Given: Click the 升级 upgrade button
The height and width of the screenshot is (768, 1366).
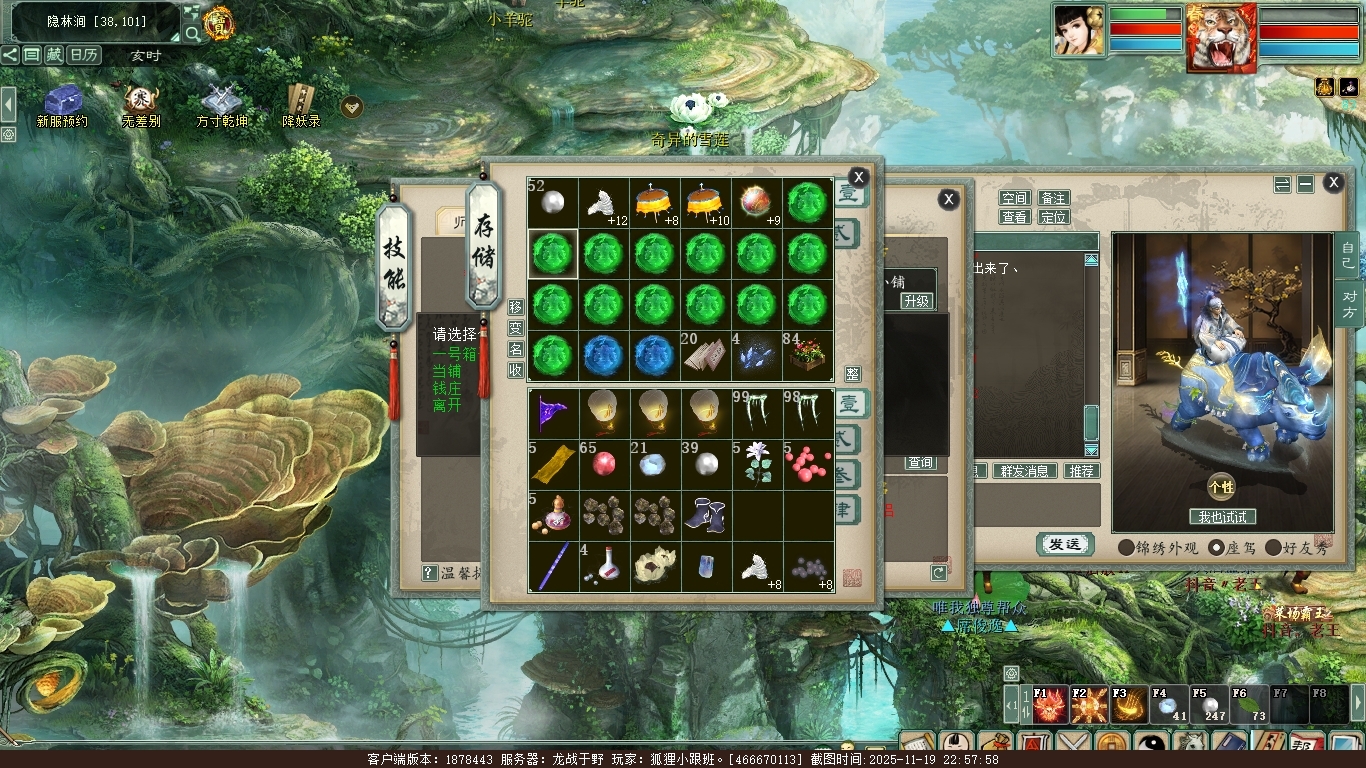Looking at the screenshot, I should [x=916, y=301].
